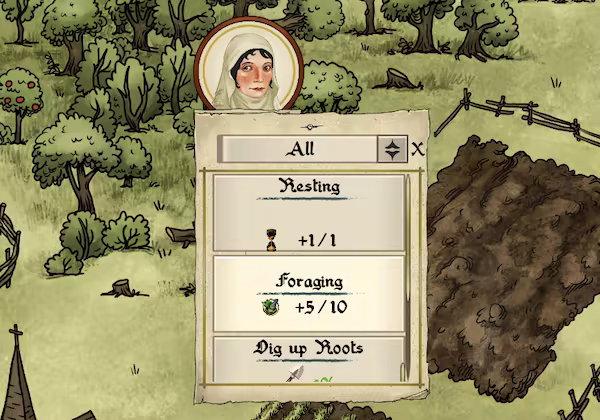Choose the Foraging task
The height and width of the screenshot is (420, 600).
tap(308, 294)
